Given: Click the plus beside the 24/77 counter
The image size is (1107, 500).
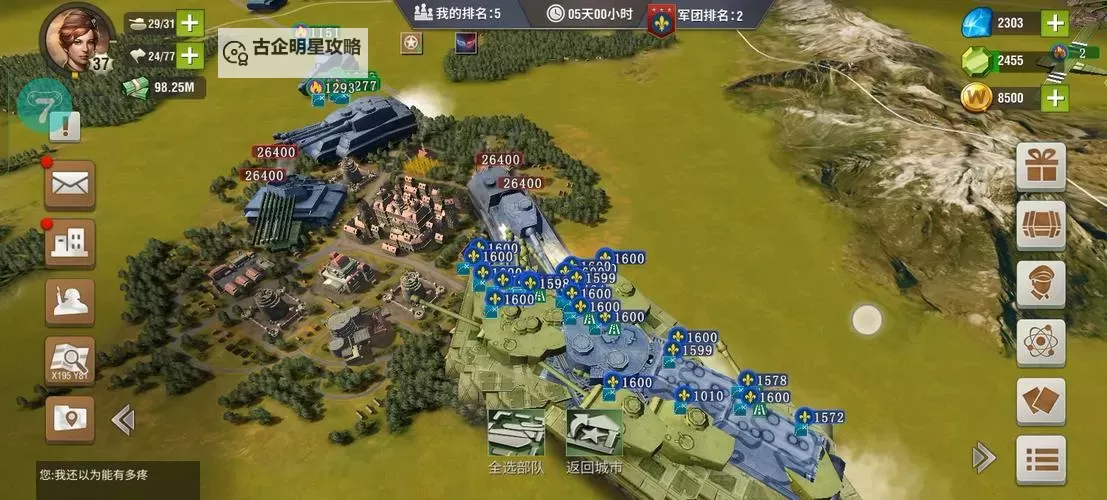Looking at the screenshot, I should (189, 55).
